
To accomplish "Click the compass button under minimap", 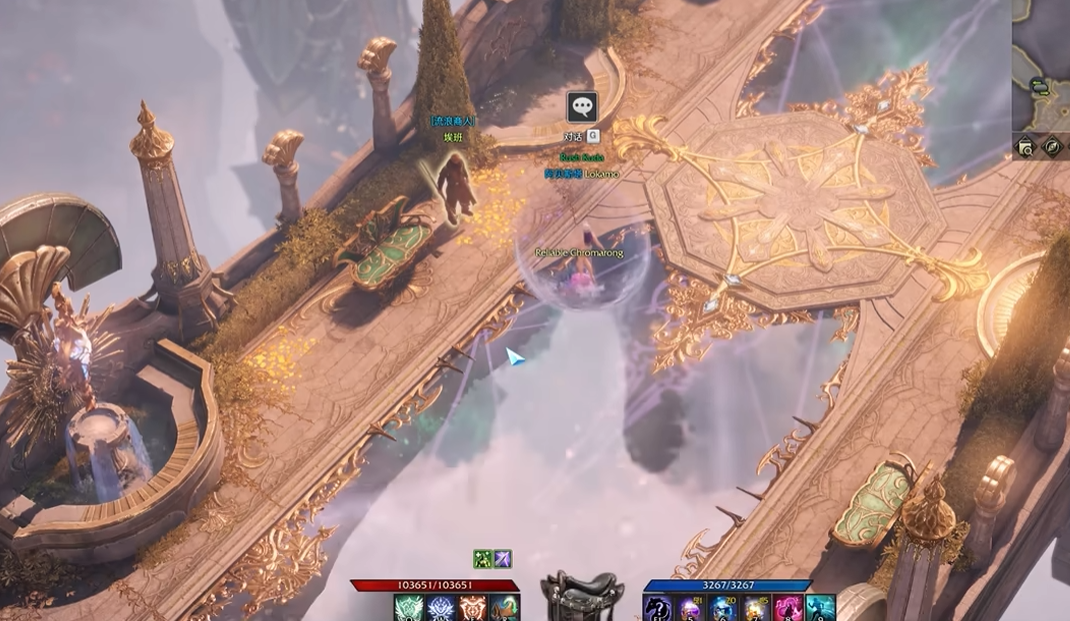I will pos(1052,148).
